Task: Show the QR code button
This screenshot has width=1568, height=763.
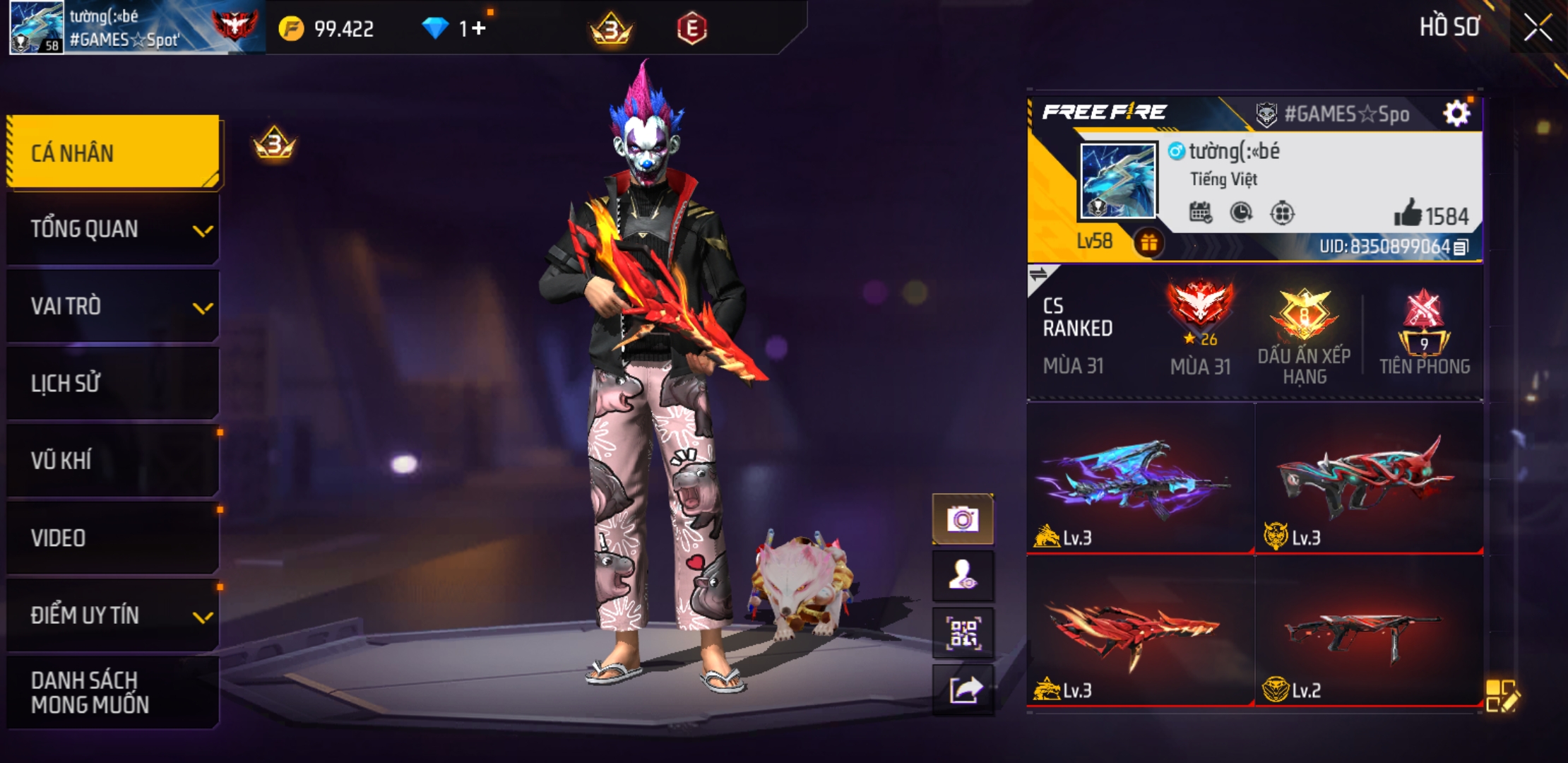Action: pyautogui.click(x=963, y=633)
